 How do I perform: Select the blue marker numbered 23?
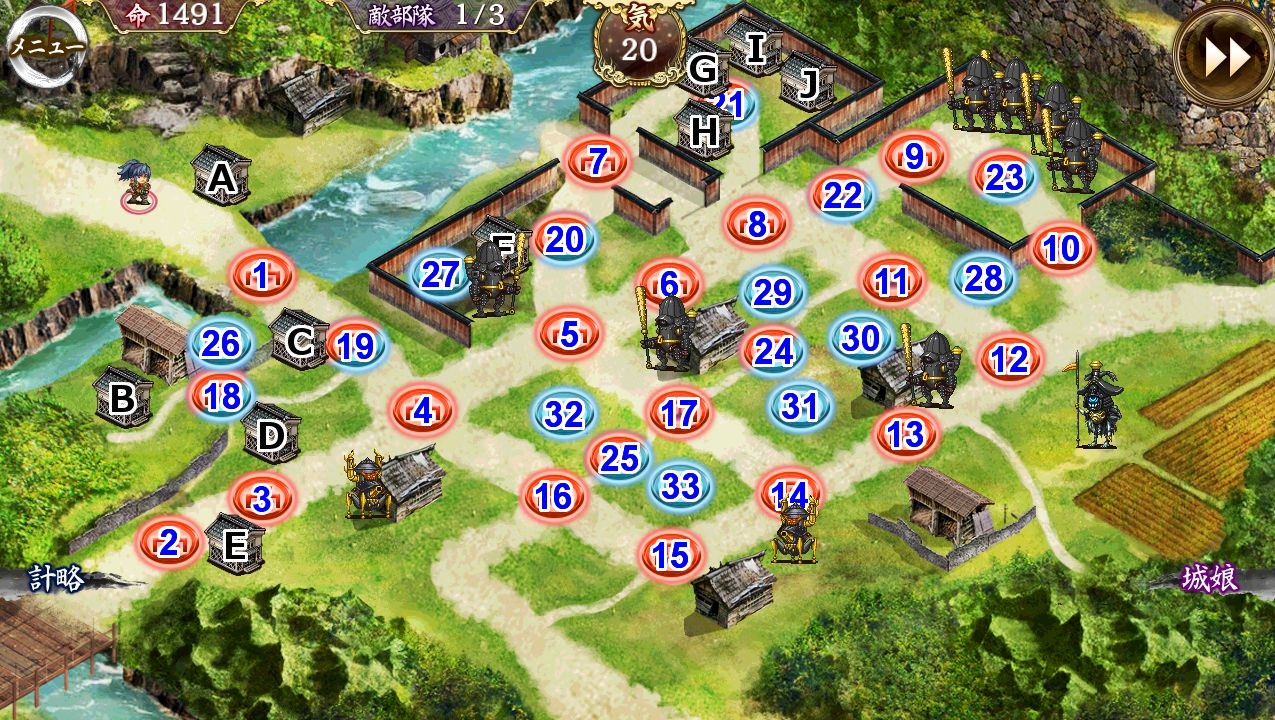[1004, 177]
